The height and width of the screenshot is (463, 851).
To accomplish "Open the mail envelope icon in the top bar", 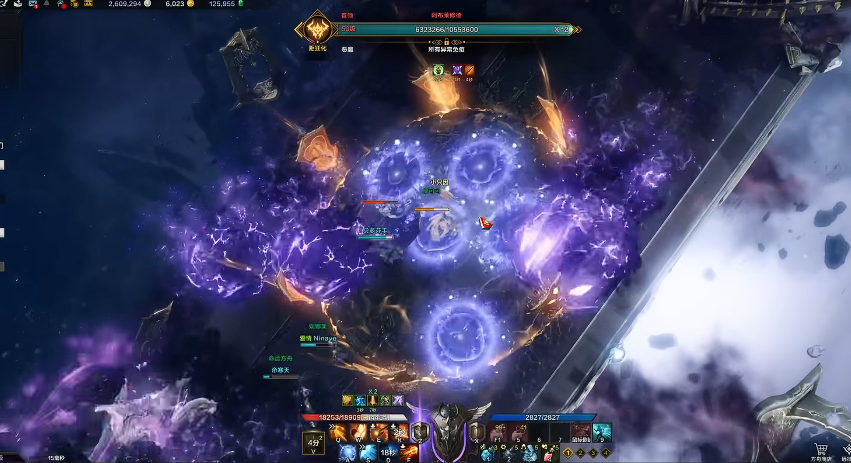I will [x=33, y=4].
